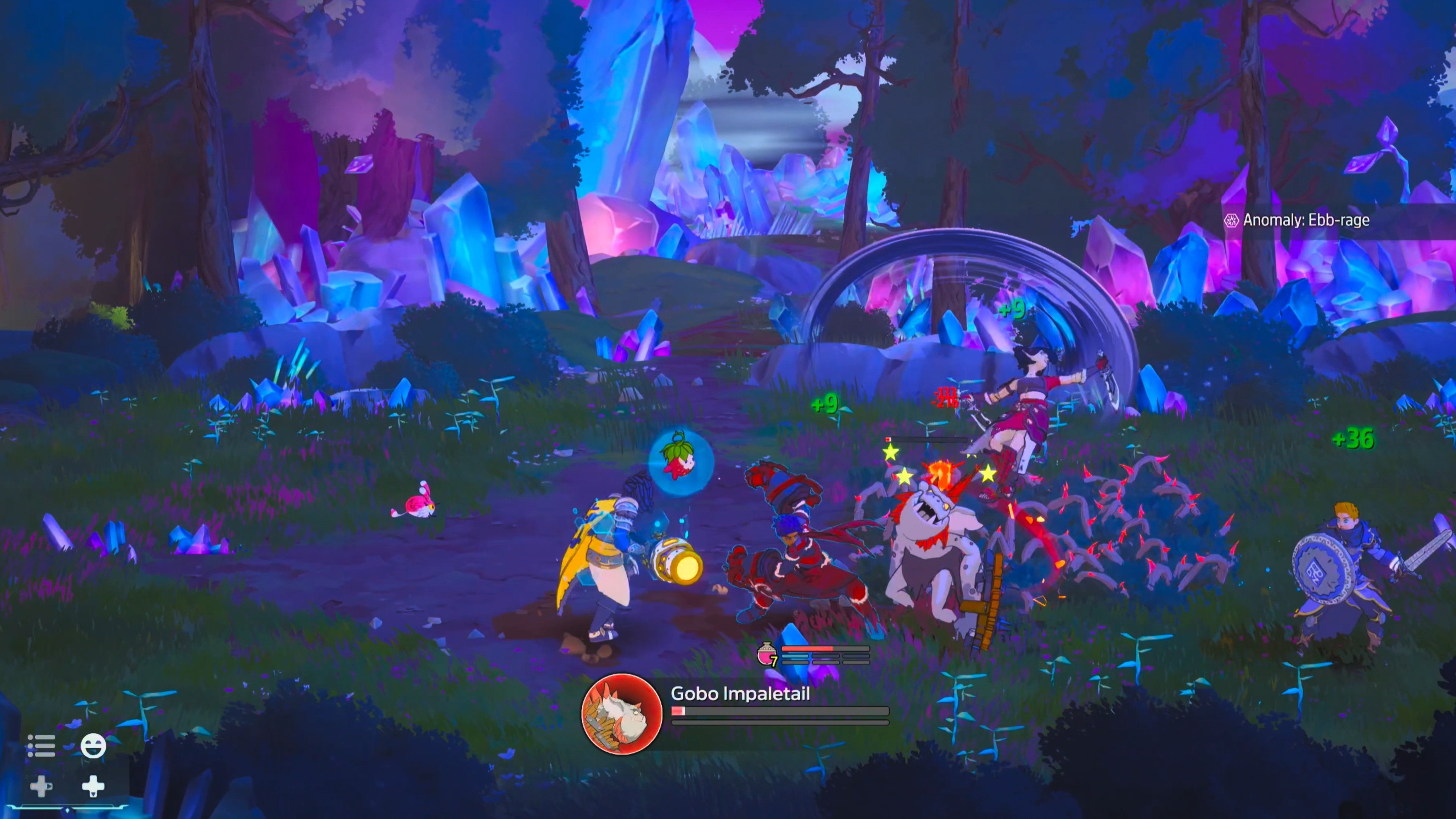Use the pink health potion flask
The image size is (1456, 819).
[x=766, y=654]
